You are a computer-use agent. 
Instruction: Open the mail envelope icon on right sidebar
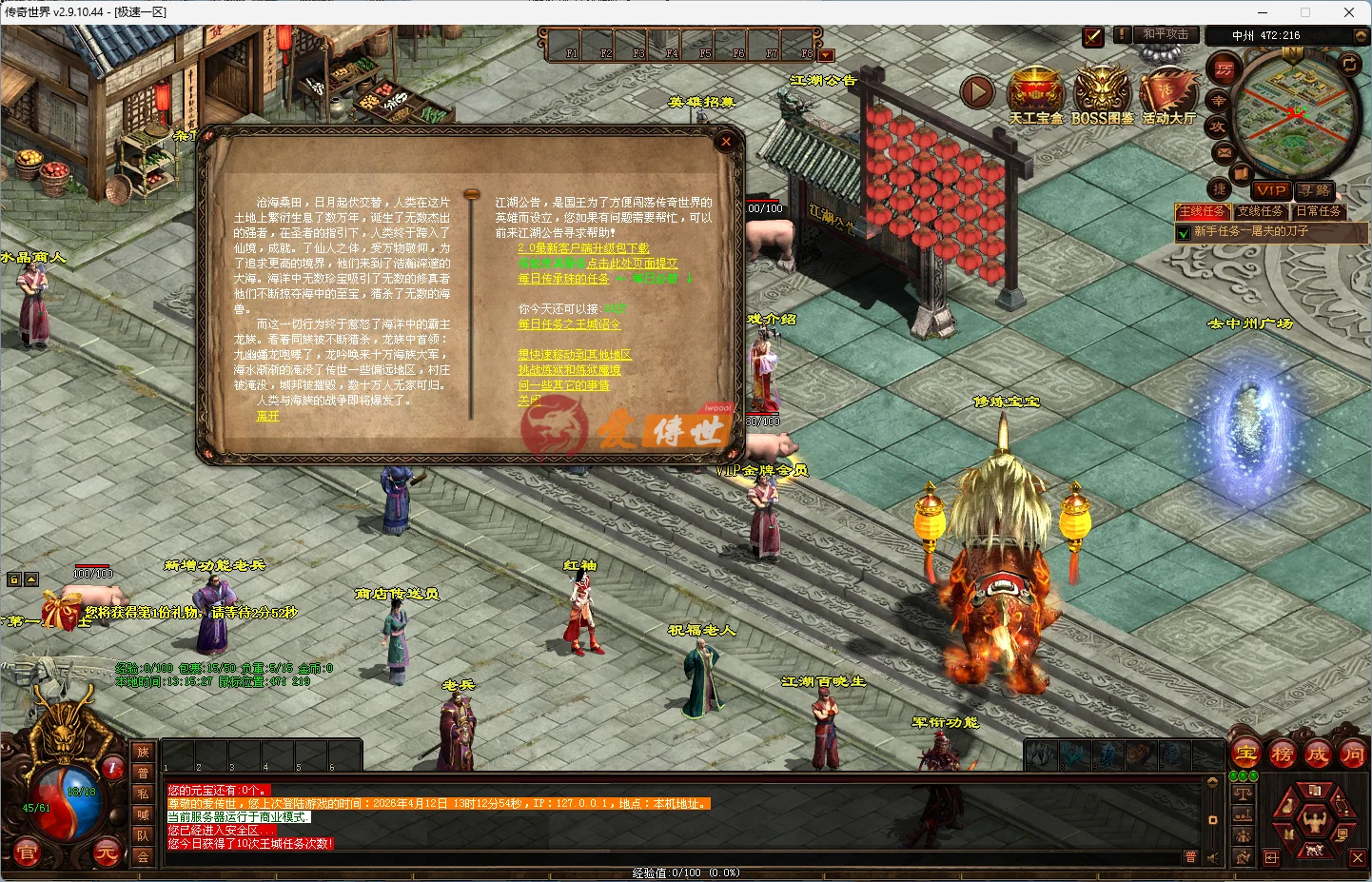(x=1224, y=153)
